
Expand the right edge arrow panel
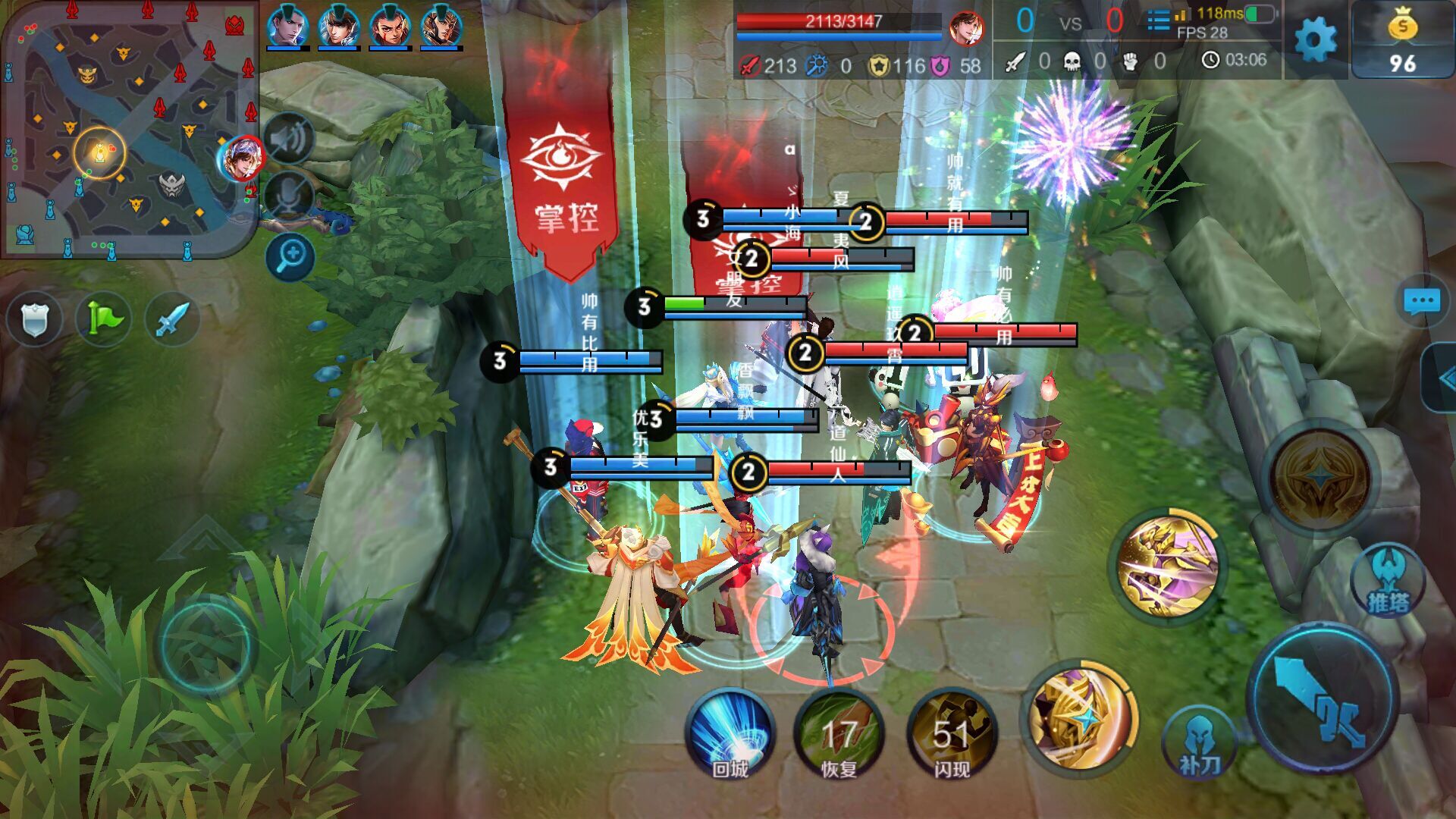tap(1443, 377)
